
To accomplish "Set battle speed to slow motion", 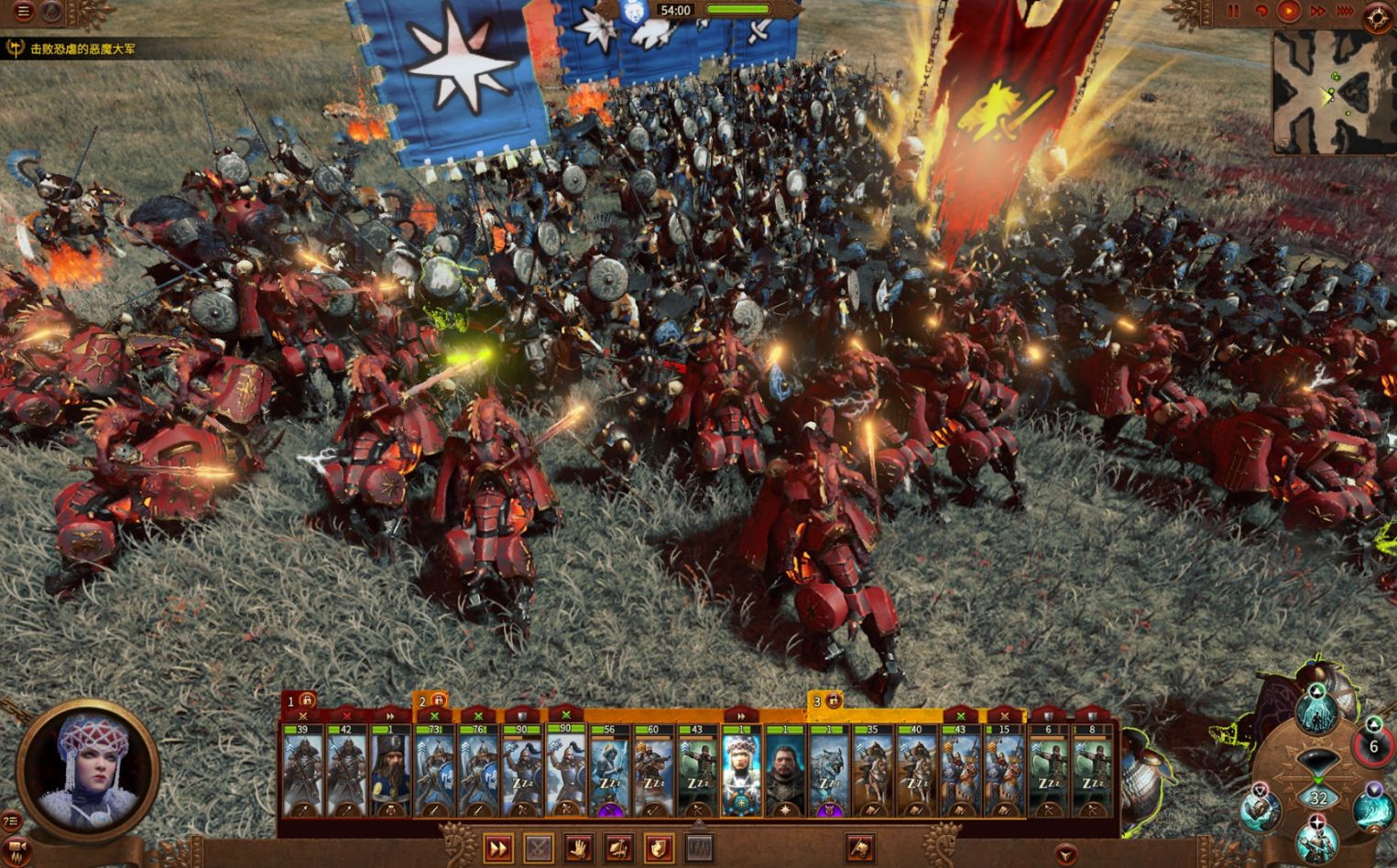I will pyautogui.click(x=1261, y=11).
